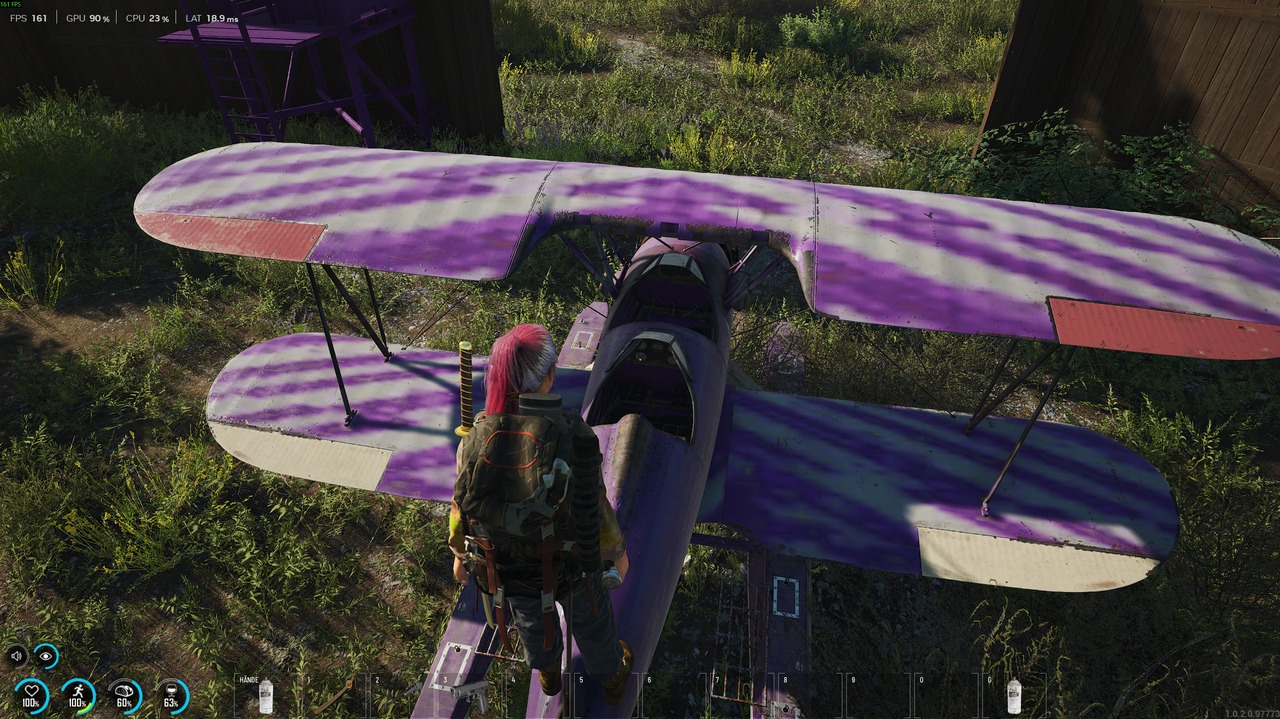Choose the brown stick item in slot 1

[x=333, y=695]
